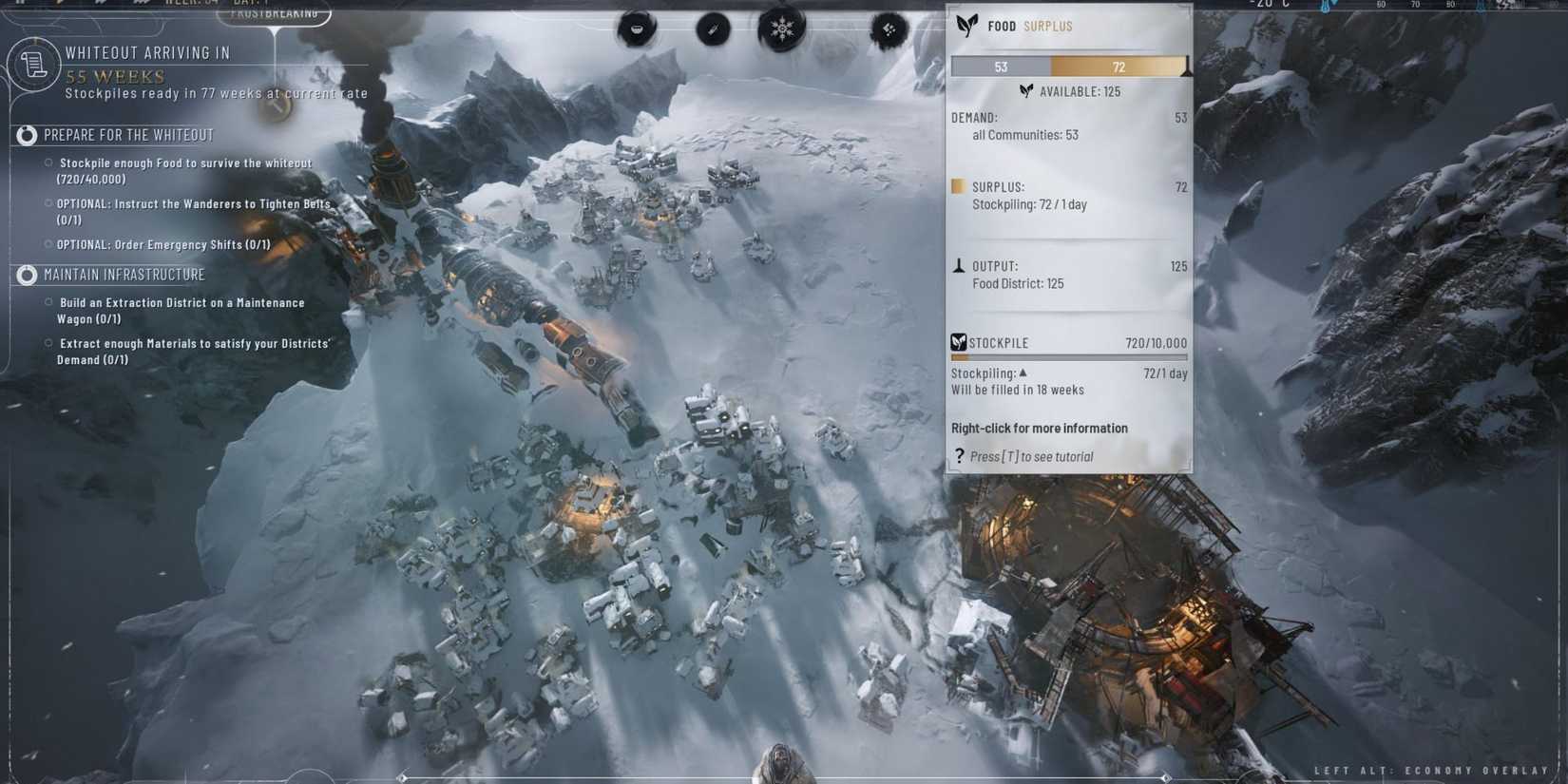This screenshot has height=784, width=1568.
Task: Open the Food resource panel icon
Action: click(x=636, y=29)
